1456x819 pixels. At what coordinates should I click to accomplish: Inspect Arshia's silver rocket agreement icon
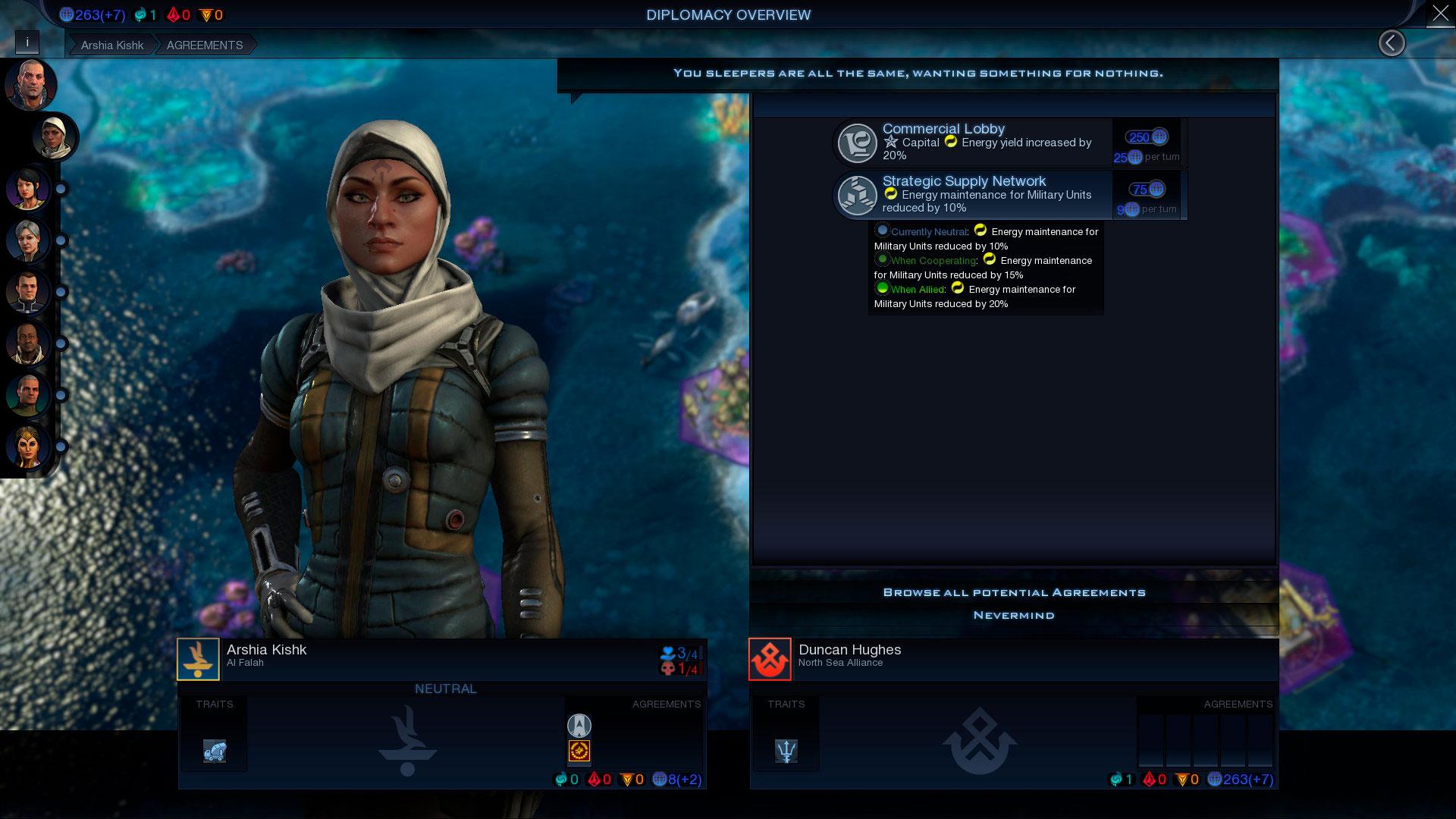pos(579,726)
